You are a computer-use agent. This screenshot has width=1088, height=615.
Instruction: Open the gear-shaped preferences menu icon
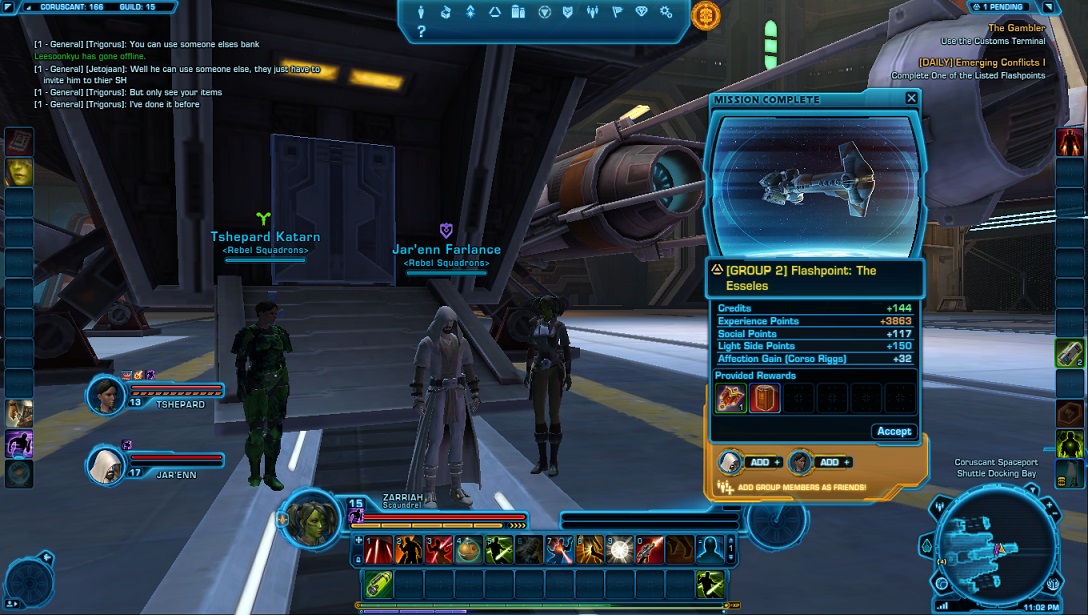click(667, 13)
